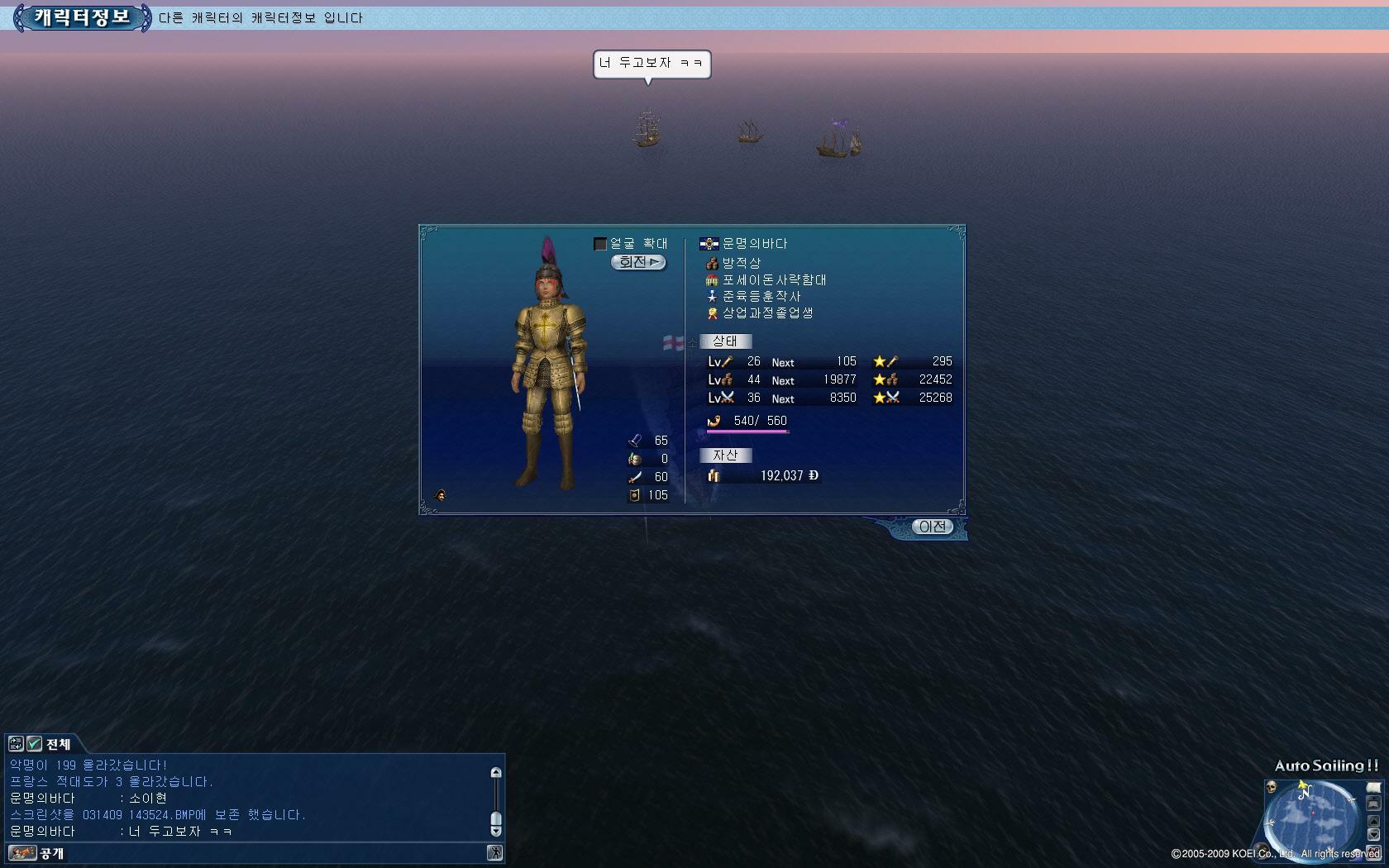Open the sea chart scroll icon beside minimap
Screen dimensions: 1389x868
point(1373,788)
